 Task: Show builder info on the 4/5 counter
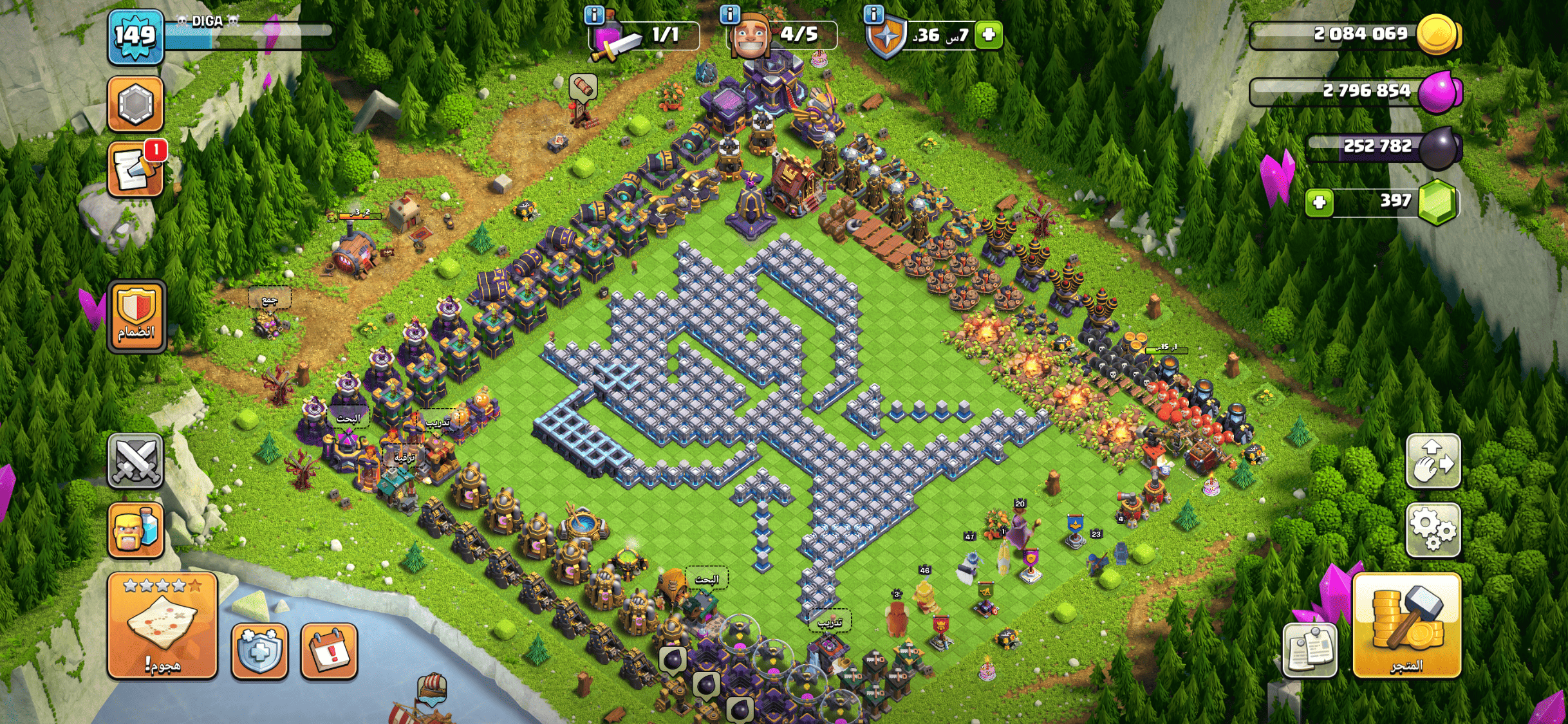pos(730,14)
